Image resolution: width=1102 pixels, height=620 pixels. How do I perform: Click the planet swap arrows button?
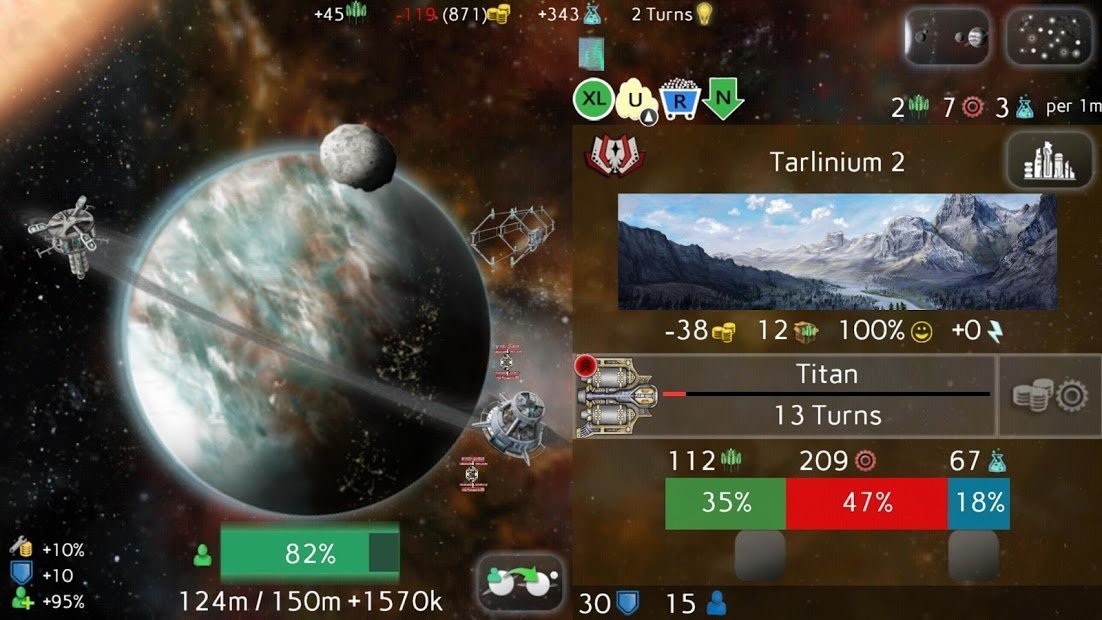coord(520,582)
